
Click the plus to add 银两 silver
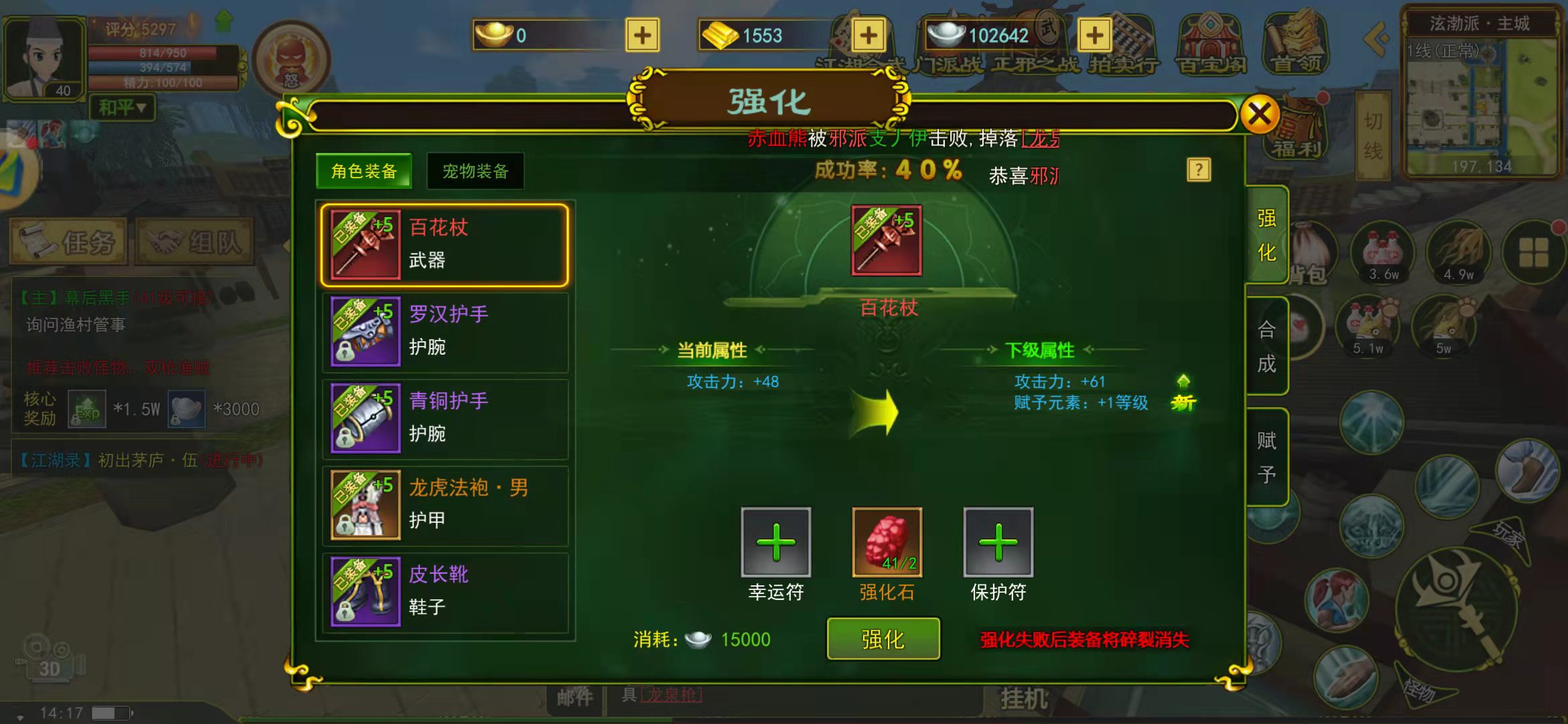click(x=1095, y=35)
